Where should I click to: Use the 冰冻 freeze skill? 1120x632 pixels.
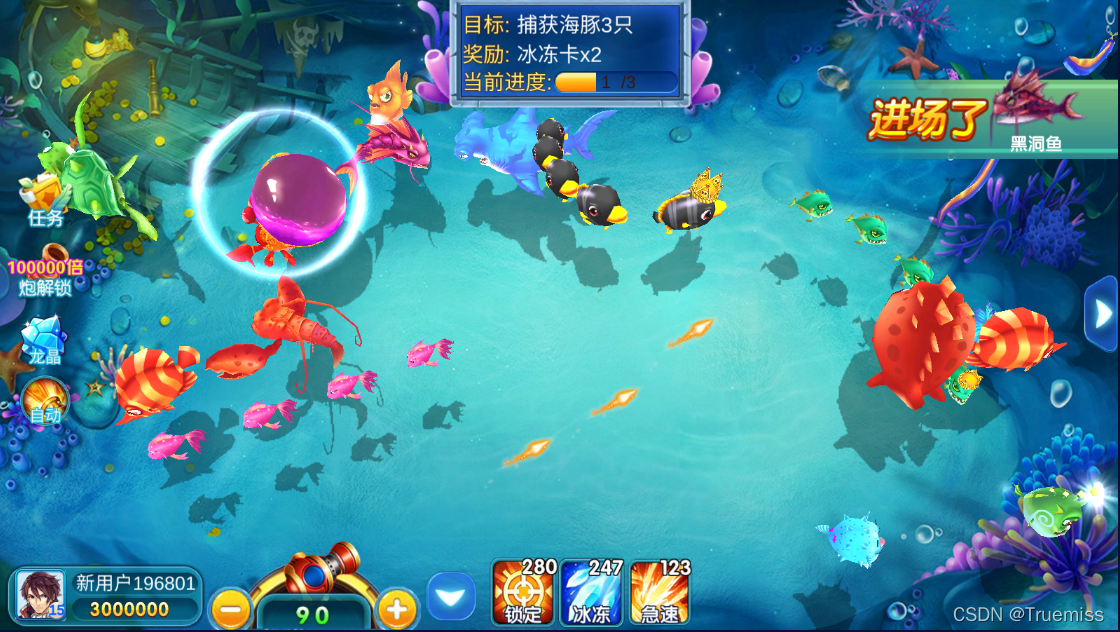tap(591, 593)
